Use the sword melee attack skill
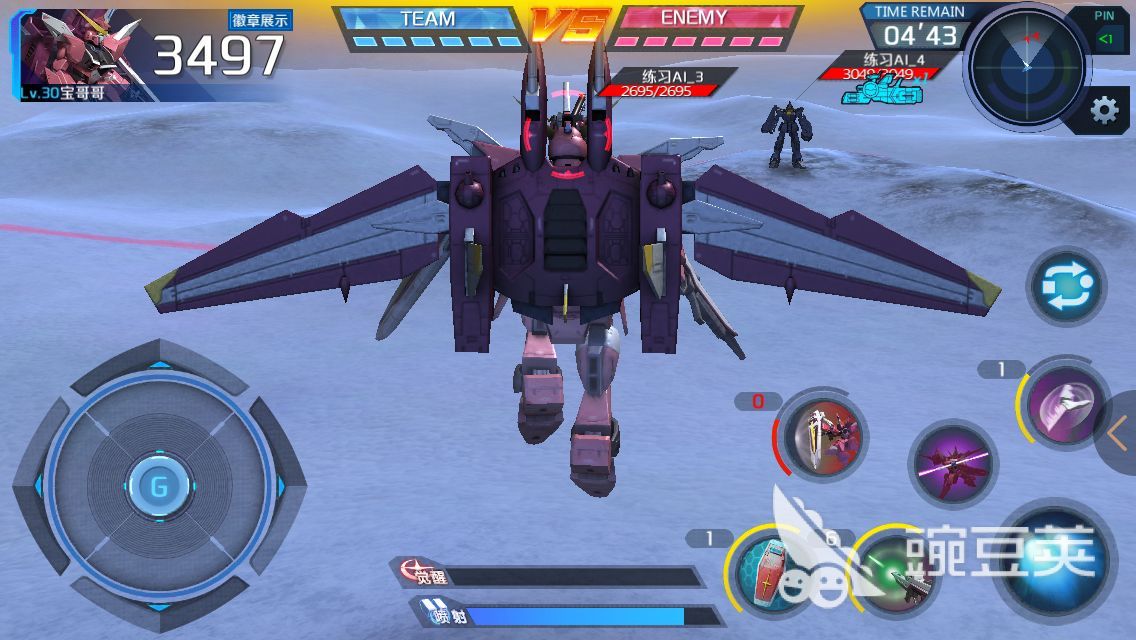Image resolution: width=1136 pixels, height=640 pixels. pyautogui.click(x=823, y=435)
